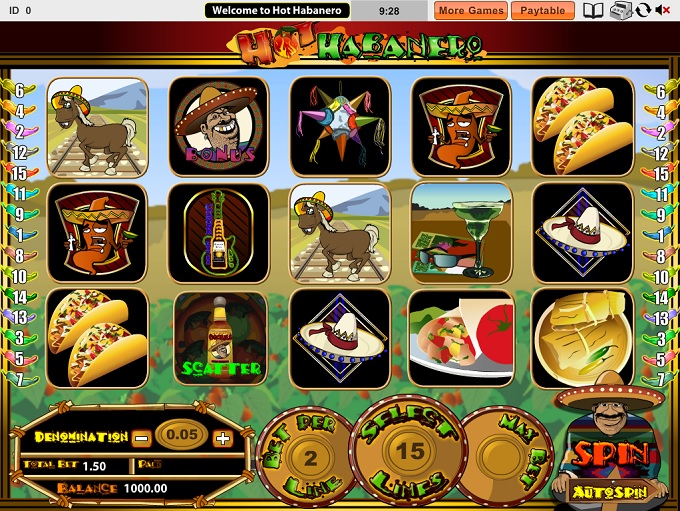Open the open-book help icon

click(594, 11)
